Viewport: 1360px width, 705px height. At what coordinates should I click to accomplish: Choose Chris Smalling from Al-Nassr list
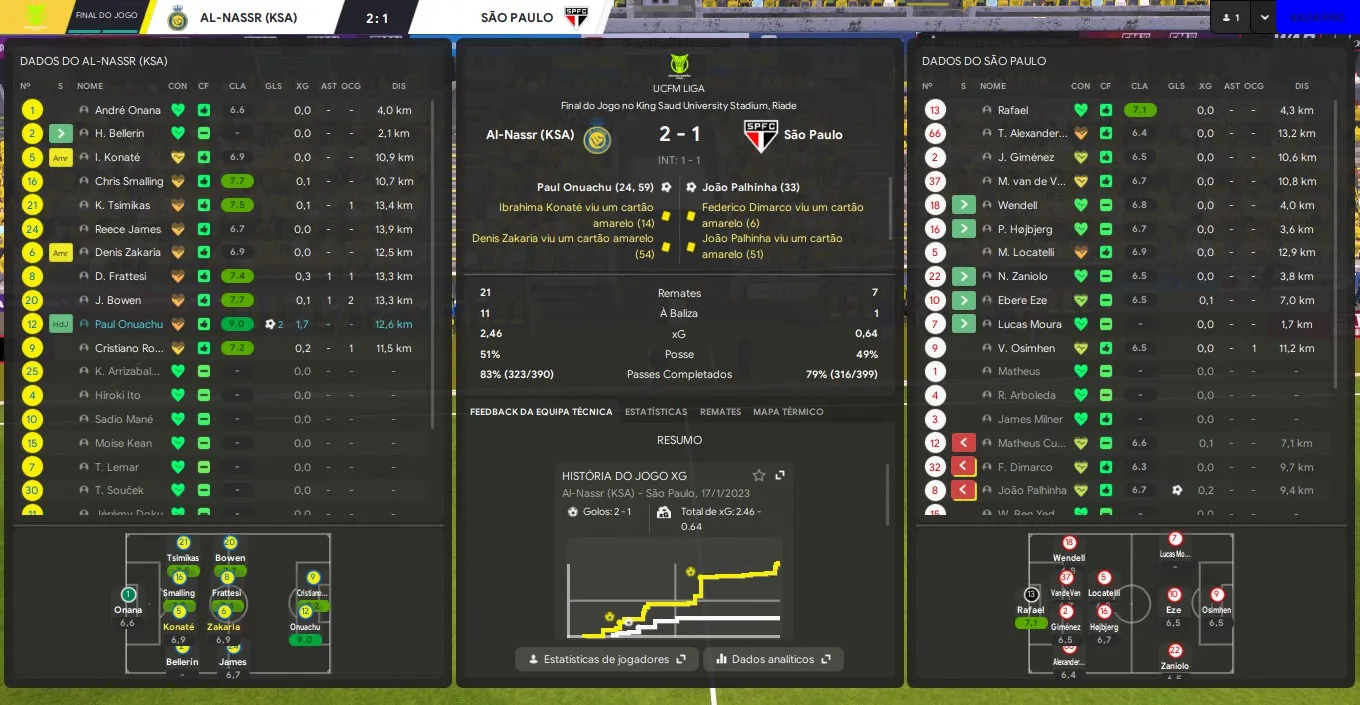(128, 181)
